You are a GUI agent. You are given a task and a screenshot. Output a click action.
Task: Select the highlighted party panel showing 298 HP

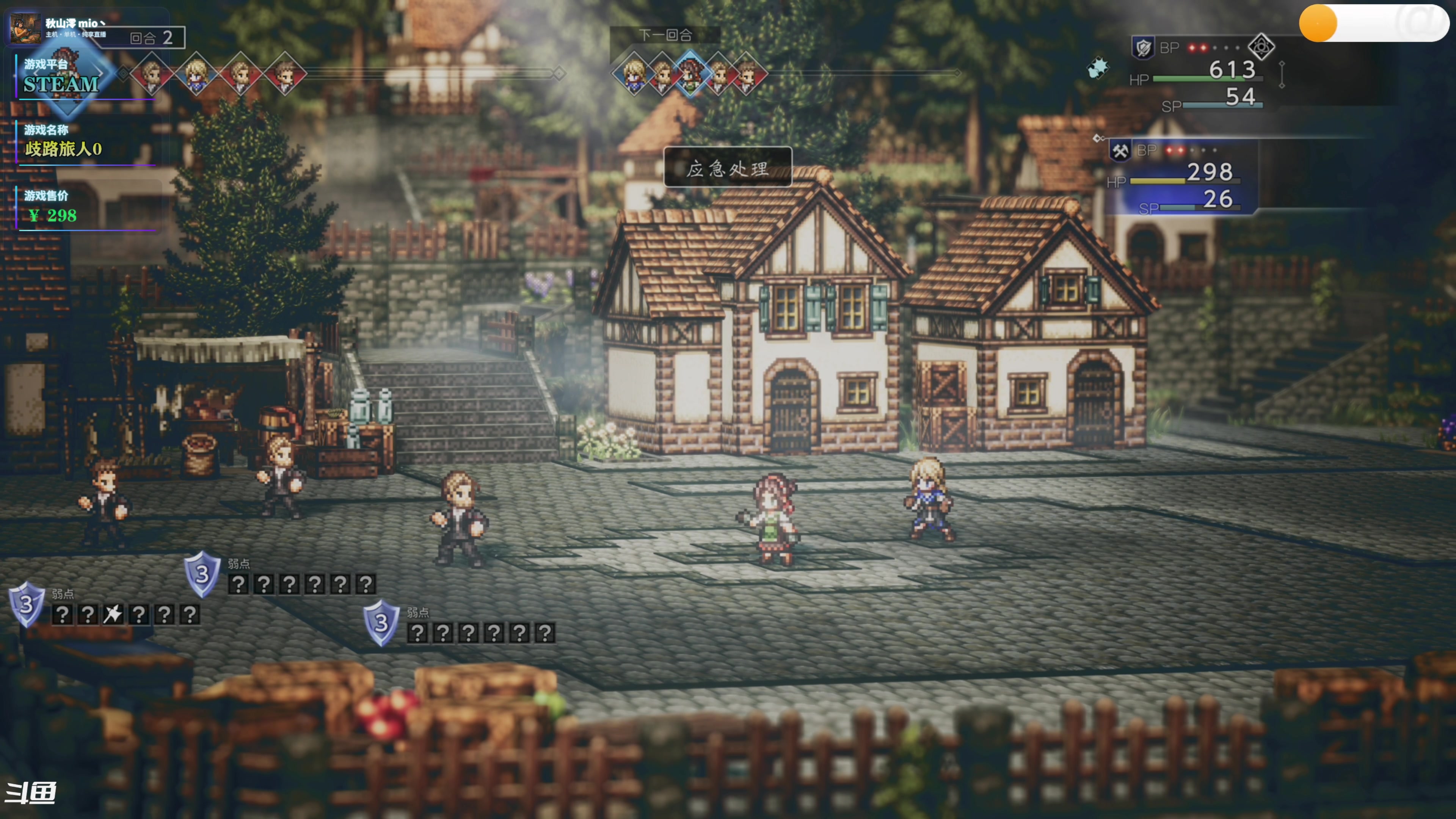(1181, 178)
